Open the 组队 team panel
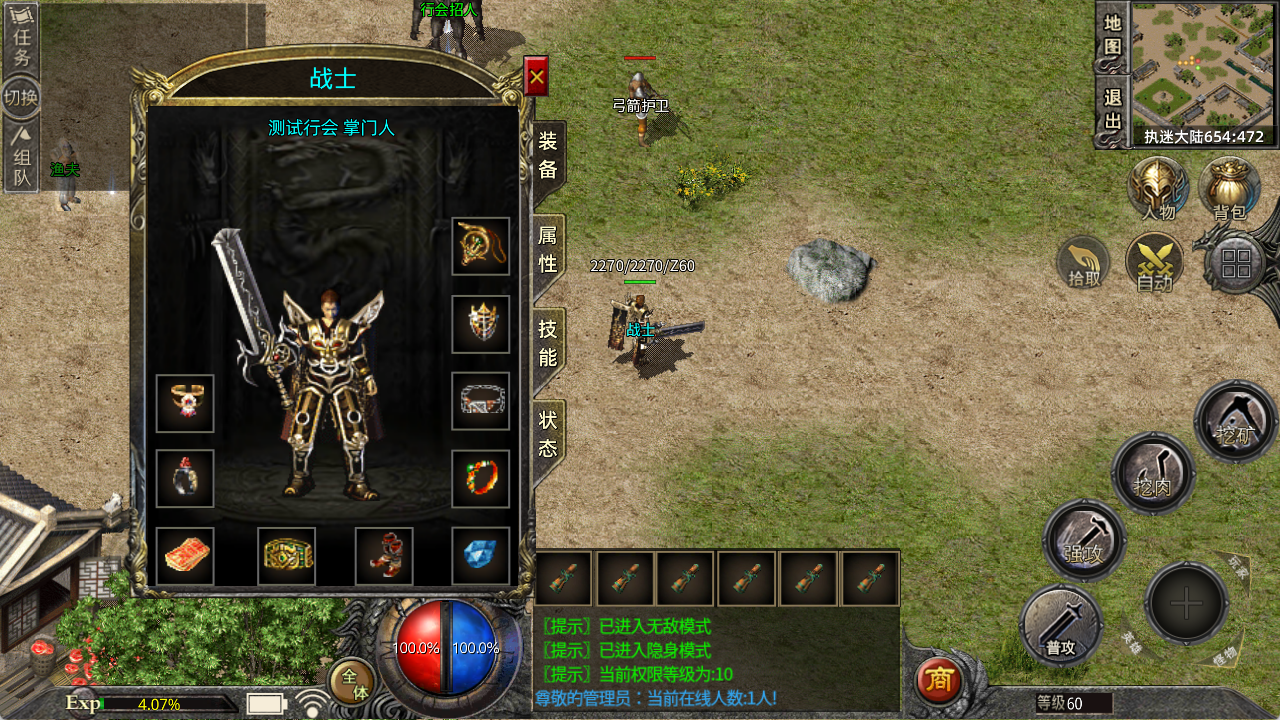Image resolution: width=1280 pixels, height=720 pixels. point(21,158)
